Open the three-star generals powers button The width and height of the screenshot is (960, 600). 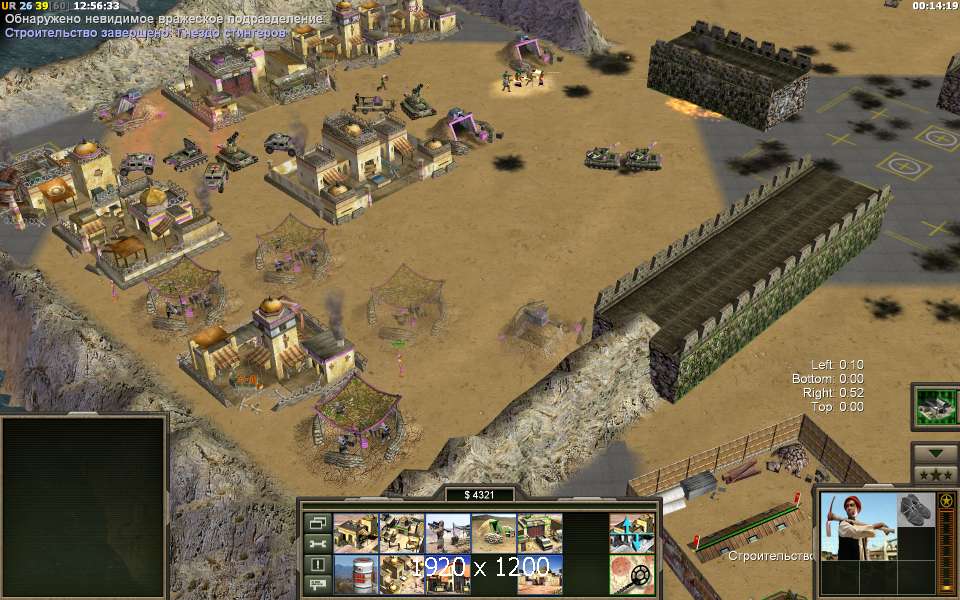coord(934,474)
